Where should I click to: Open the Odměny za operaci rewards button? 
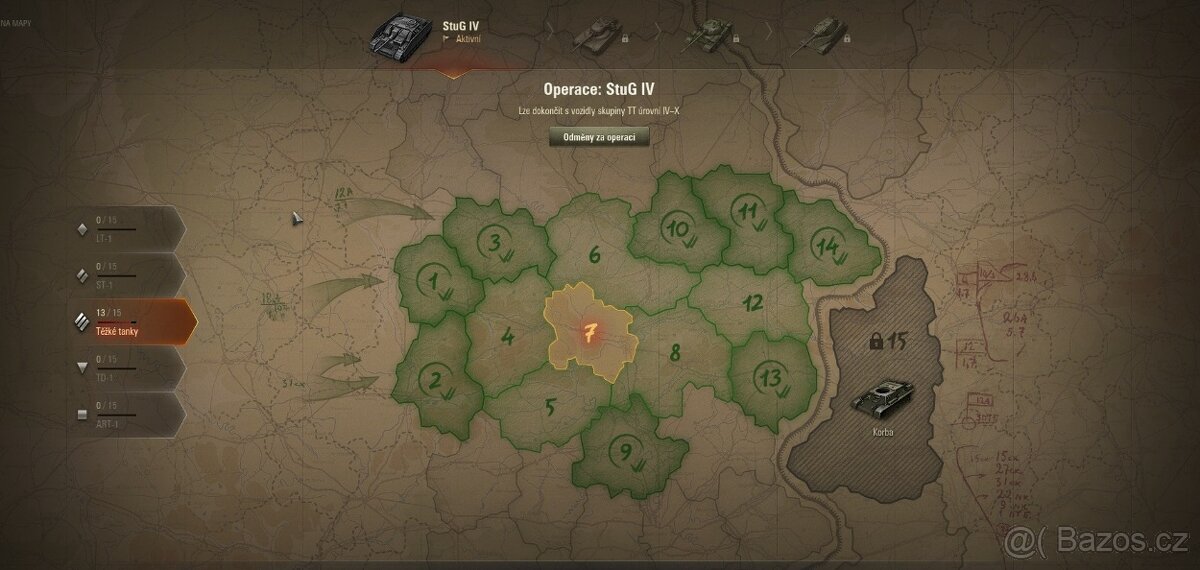(x=599, y=137)
